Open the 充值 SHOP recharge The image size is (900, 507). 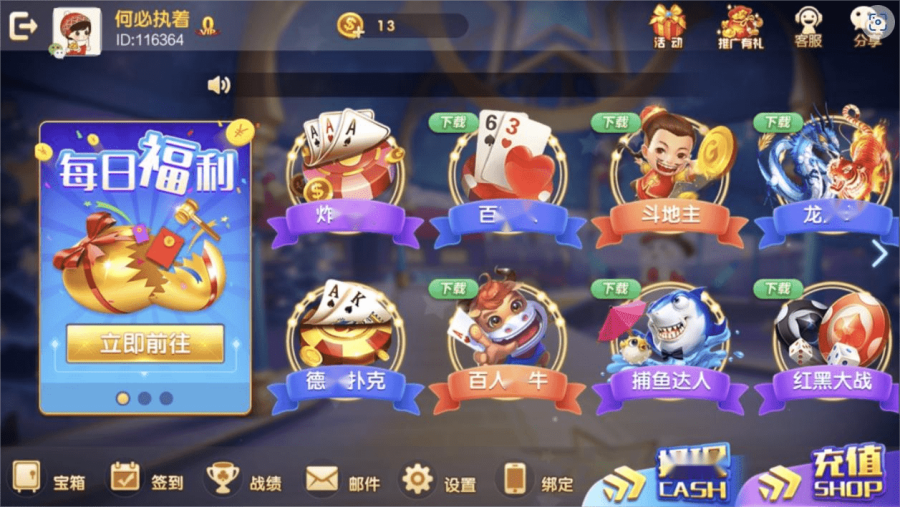pyautogui.click(x=830, y=476)
